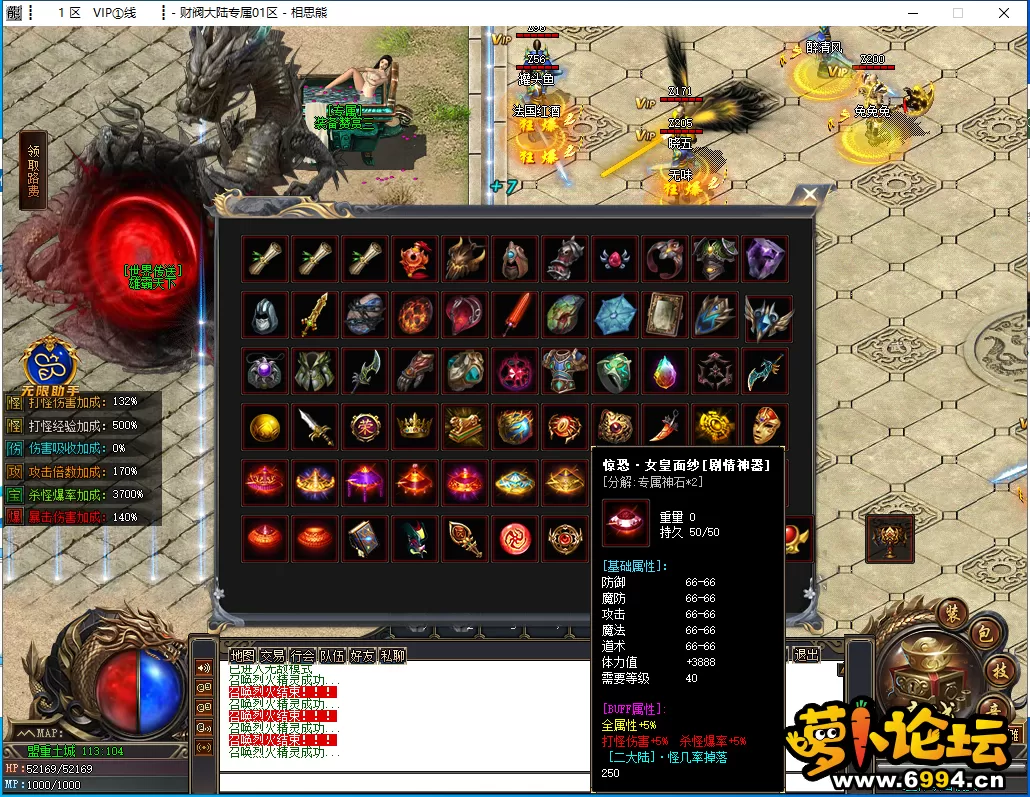The width and height of the screenshot is (1030, 797).
Task: Select the golden crown item slot
Action: click(x=415, y=427)
